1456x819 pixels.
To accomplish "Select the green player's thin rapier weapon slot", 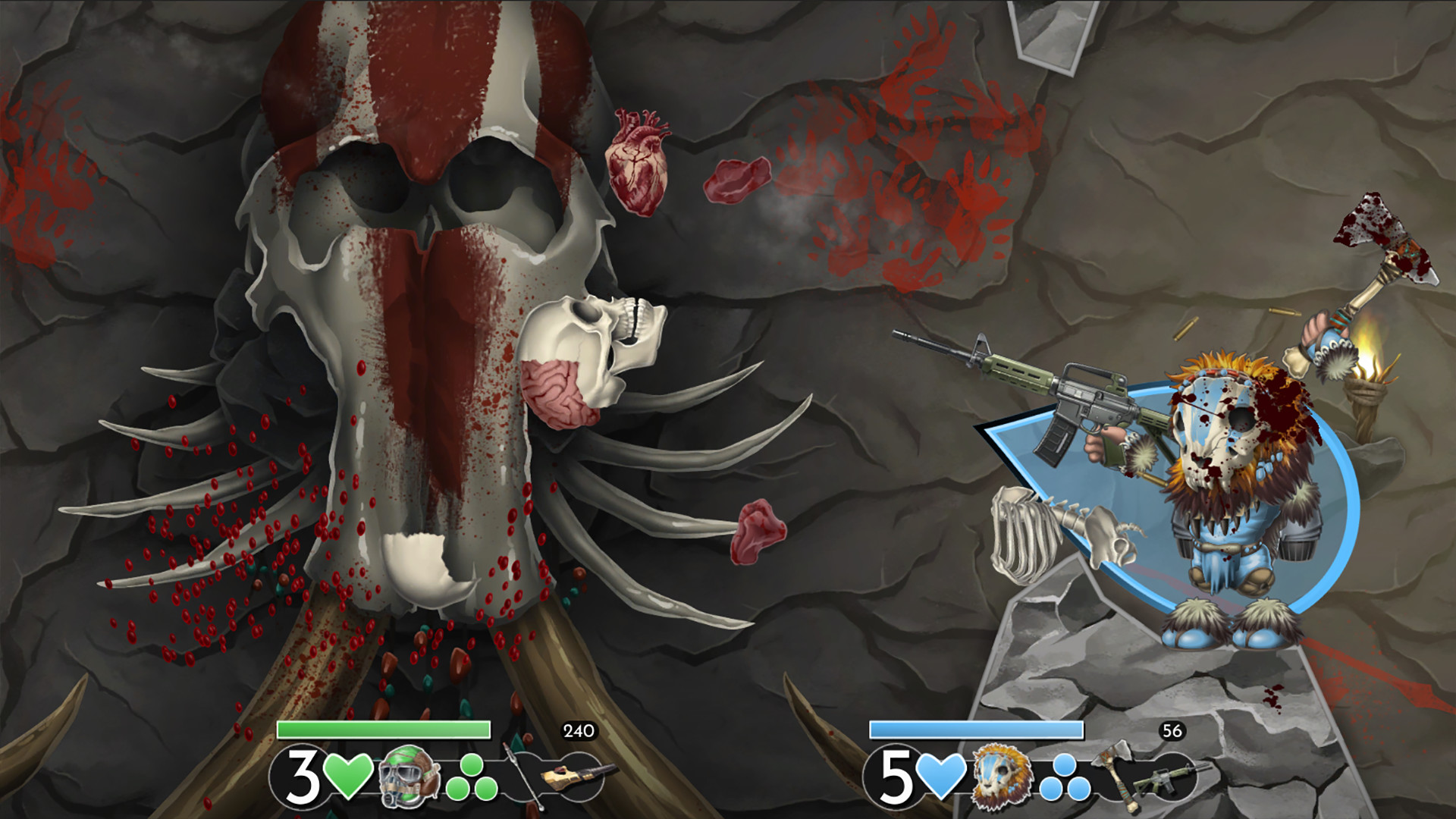I will [x=524, y=775].
